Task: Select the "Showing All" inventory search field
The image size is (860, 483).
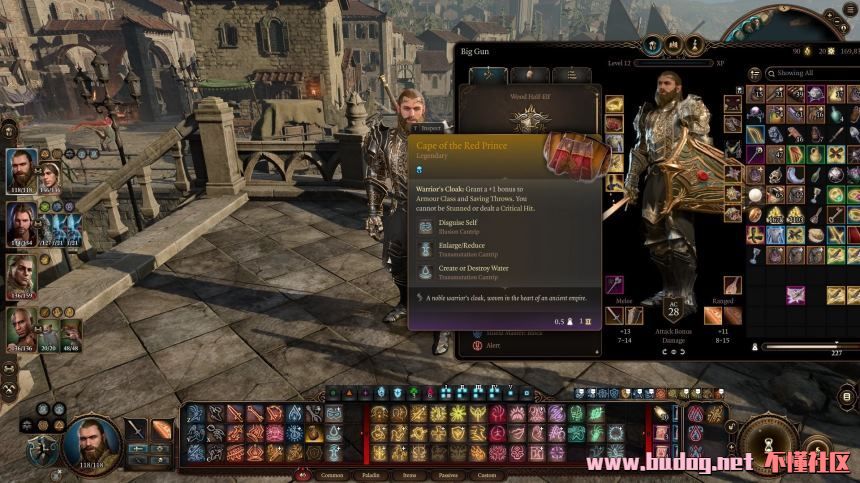Action: point(810,73)
